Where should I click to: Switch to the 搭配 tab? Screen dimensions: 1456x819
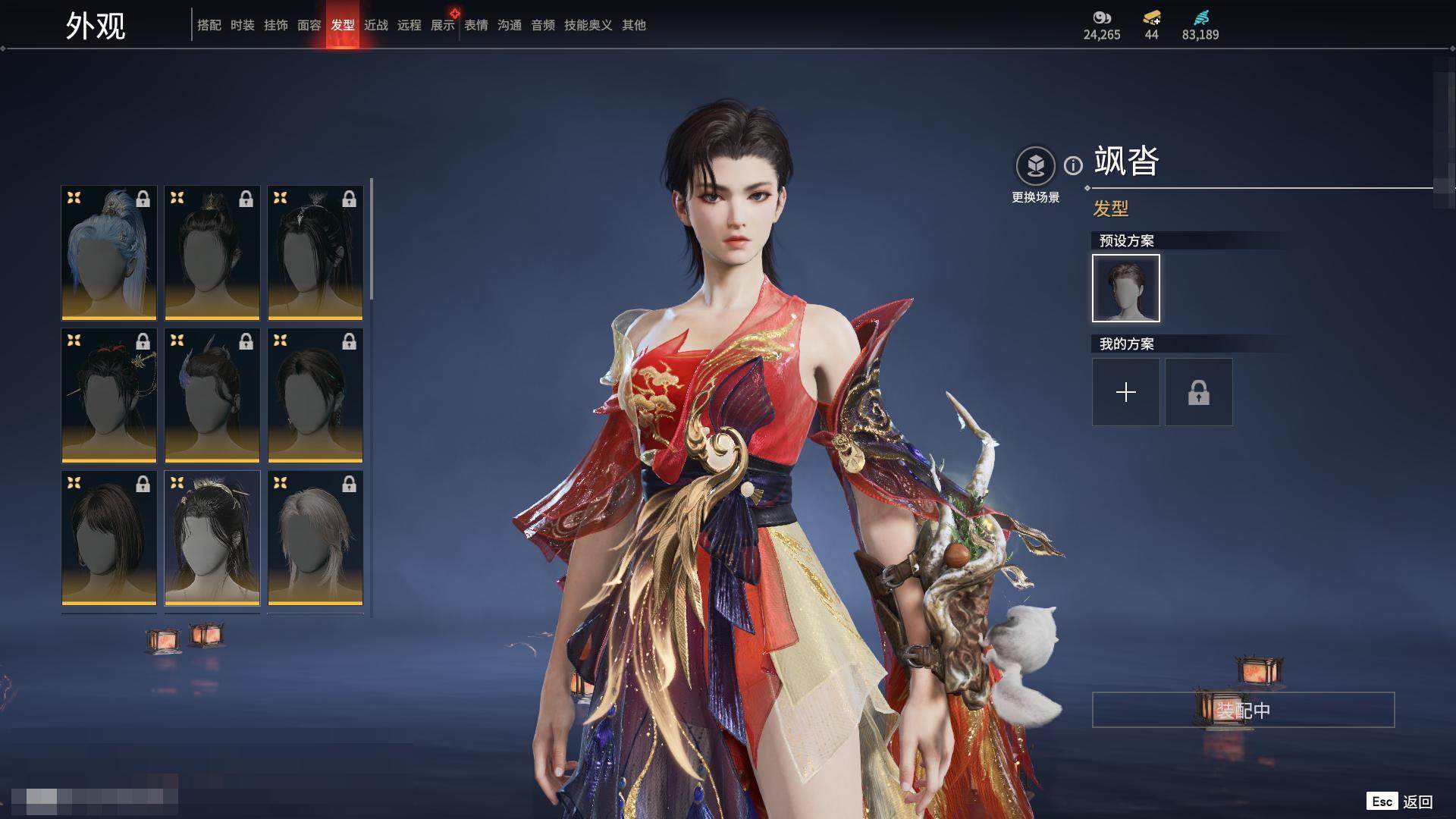(209, 25)
